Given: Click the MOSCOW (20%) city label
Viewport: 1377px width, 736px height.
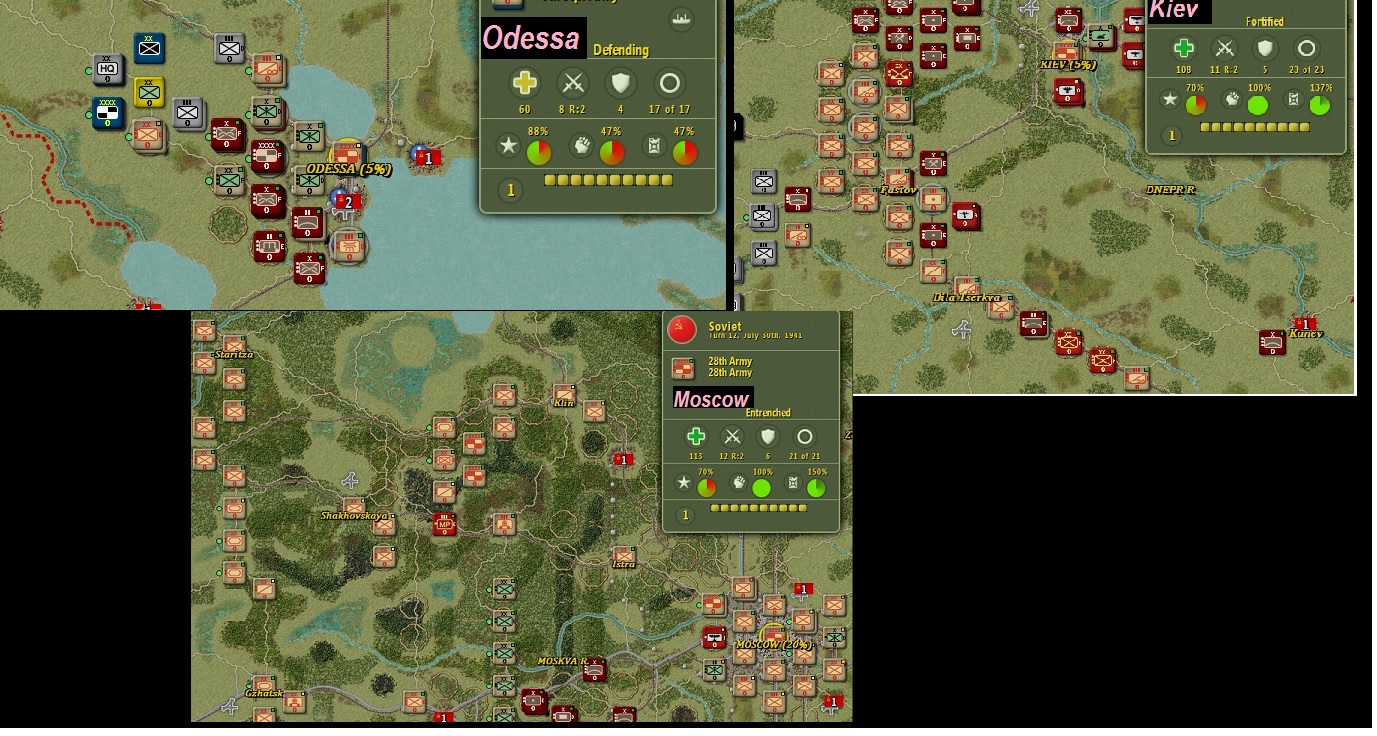Looking at the screenshot, I should [774, 646].
